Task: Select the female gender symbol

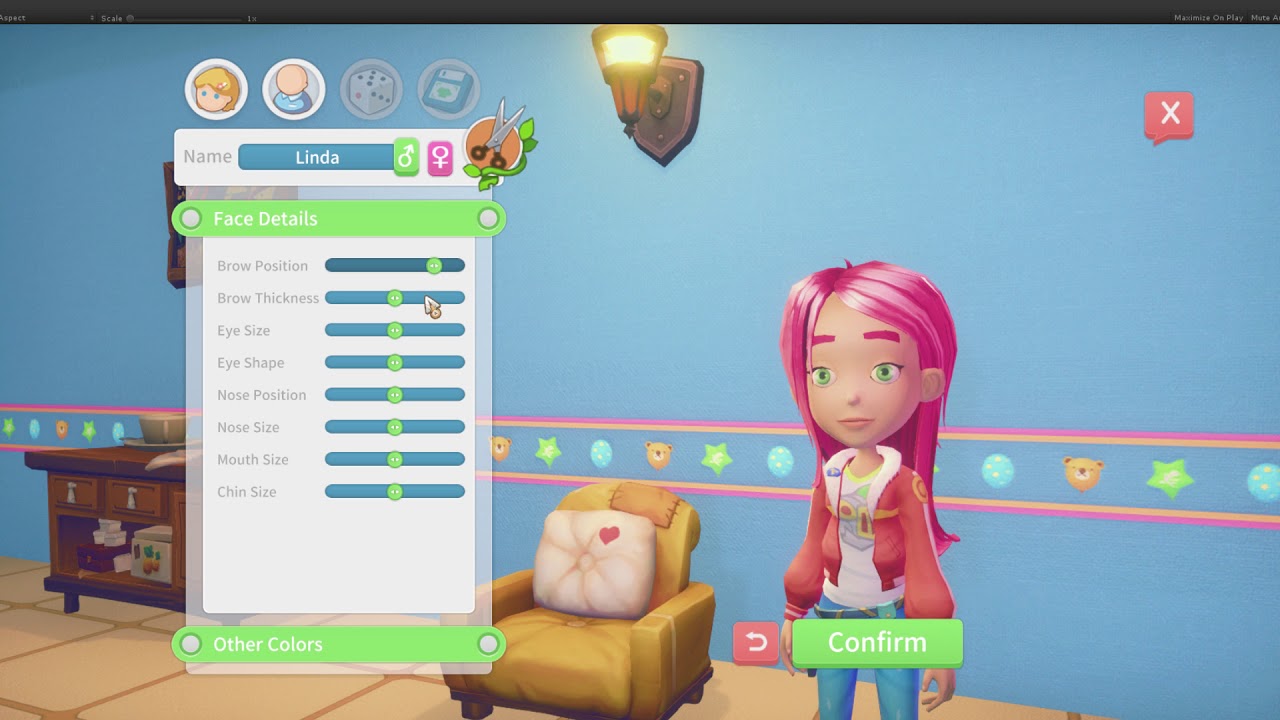Action: point(440,157)
